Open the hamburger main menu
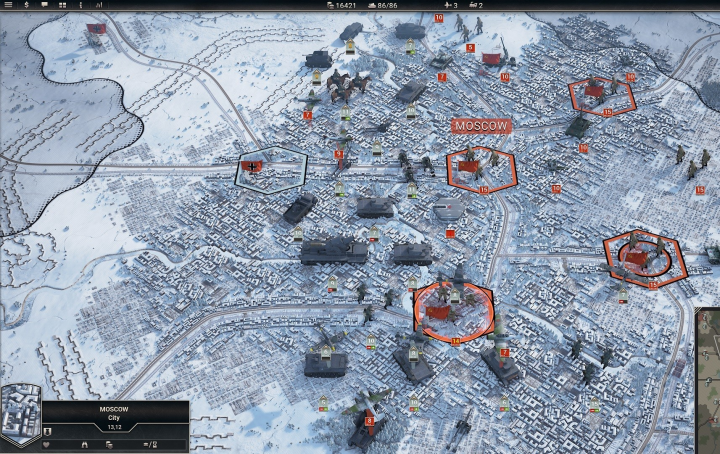The height and width of the screenshot is (454, 720). pos(8,5)
